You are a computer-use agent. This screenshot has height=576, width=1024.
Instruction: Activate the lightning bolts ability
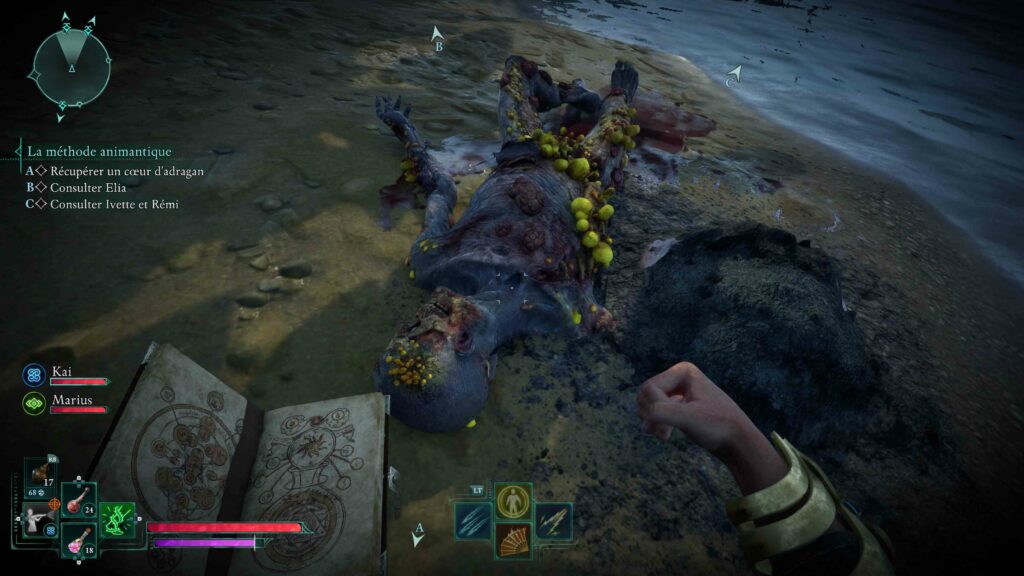coord(553,521)
